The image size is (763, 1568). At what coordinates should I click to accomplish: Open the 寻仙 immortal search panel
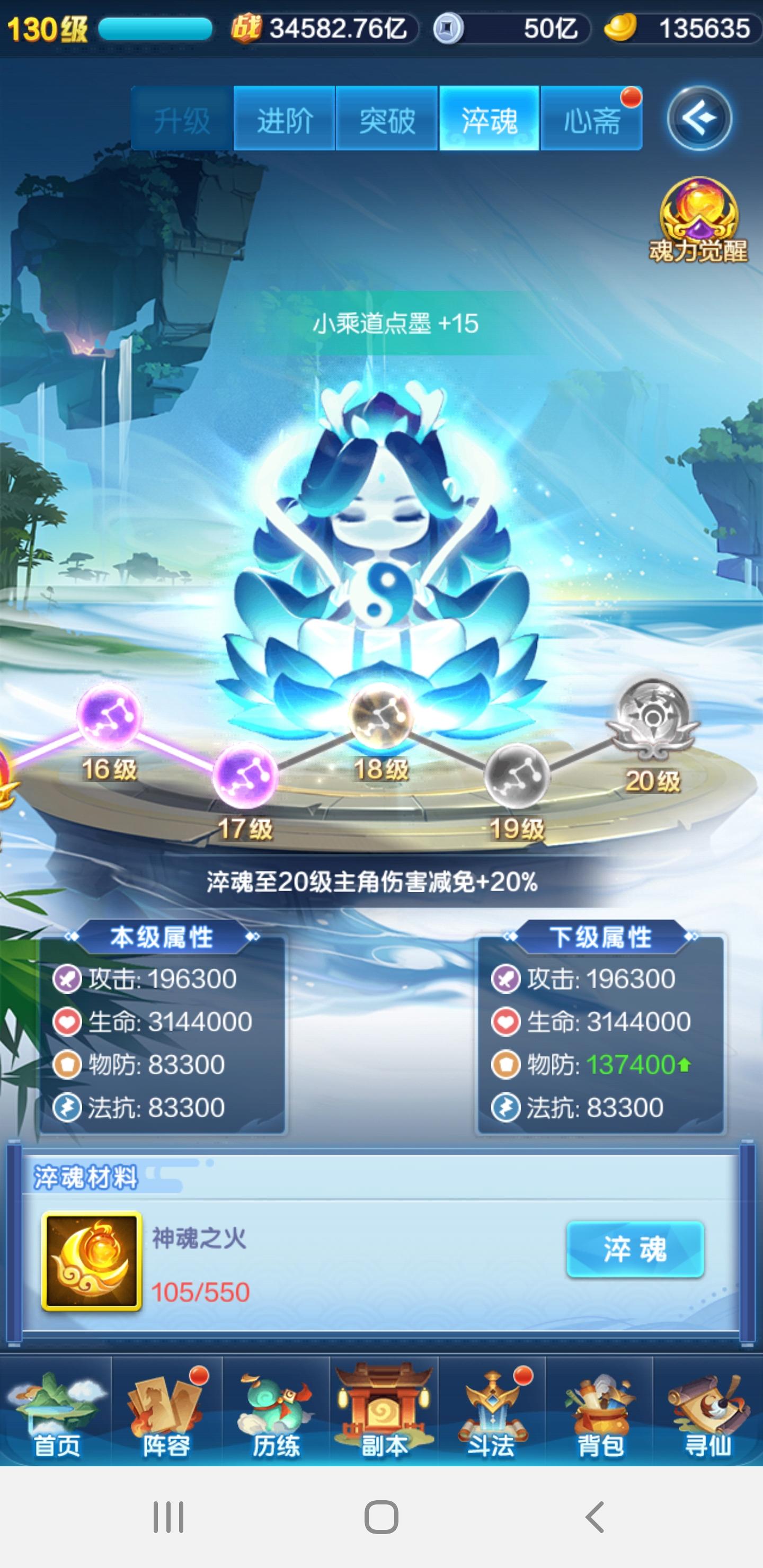point(706,1412)
